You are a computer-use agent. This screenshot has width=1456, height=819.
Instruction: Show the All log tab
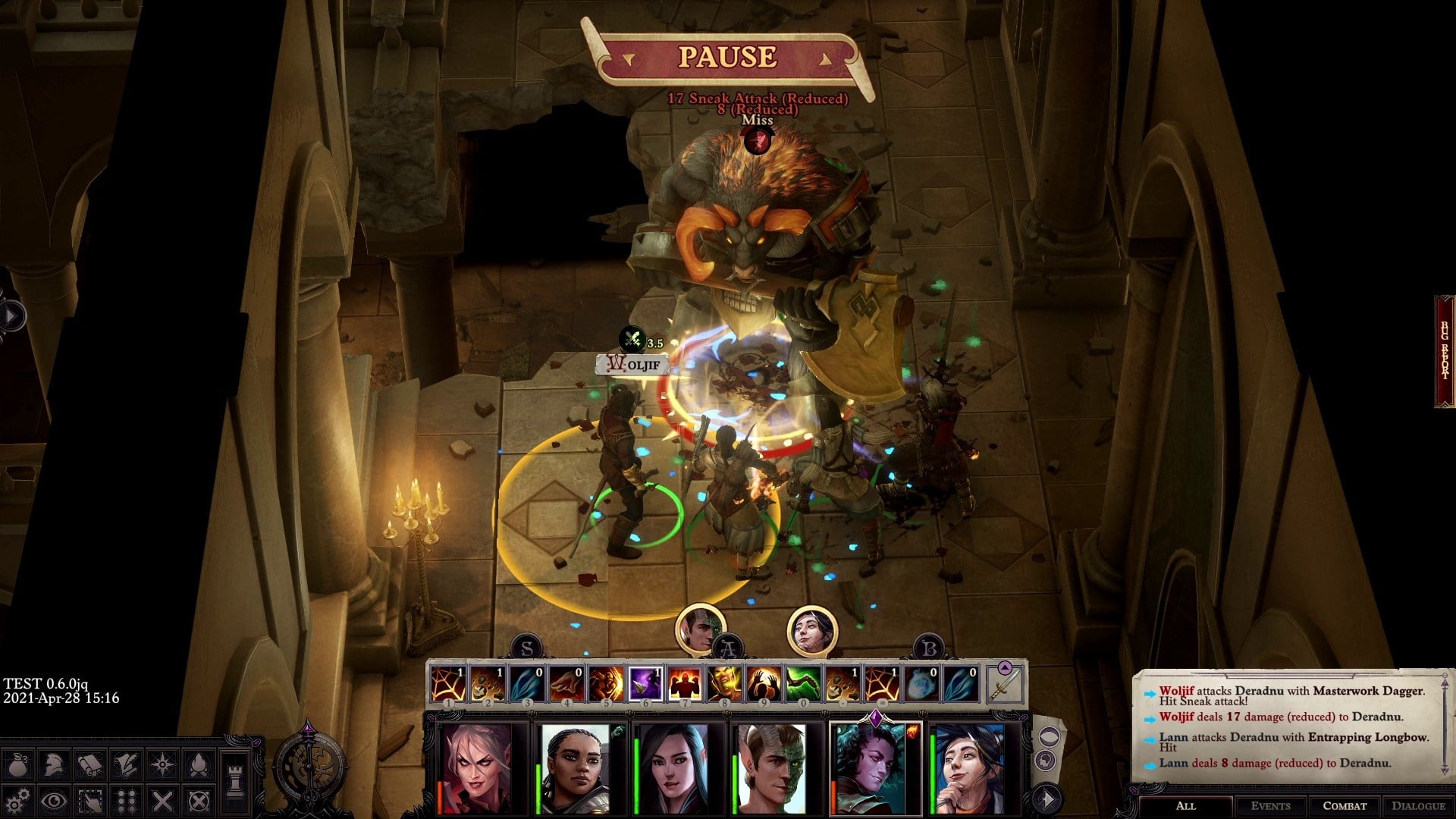click(1185, 806)
